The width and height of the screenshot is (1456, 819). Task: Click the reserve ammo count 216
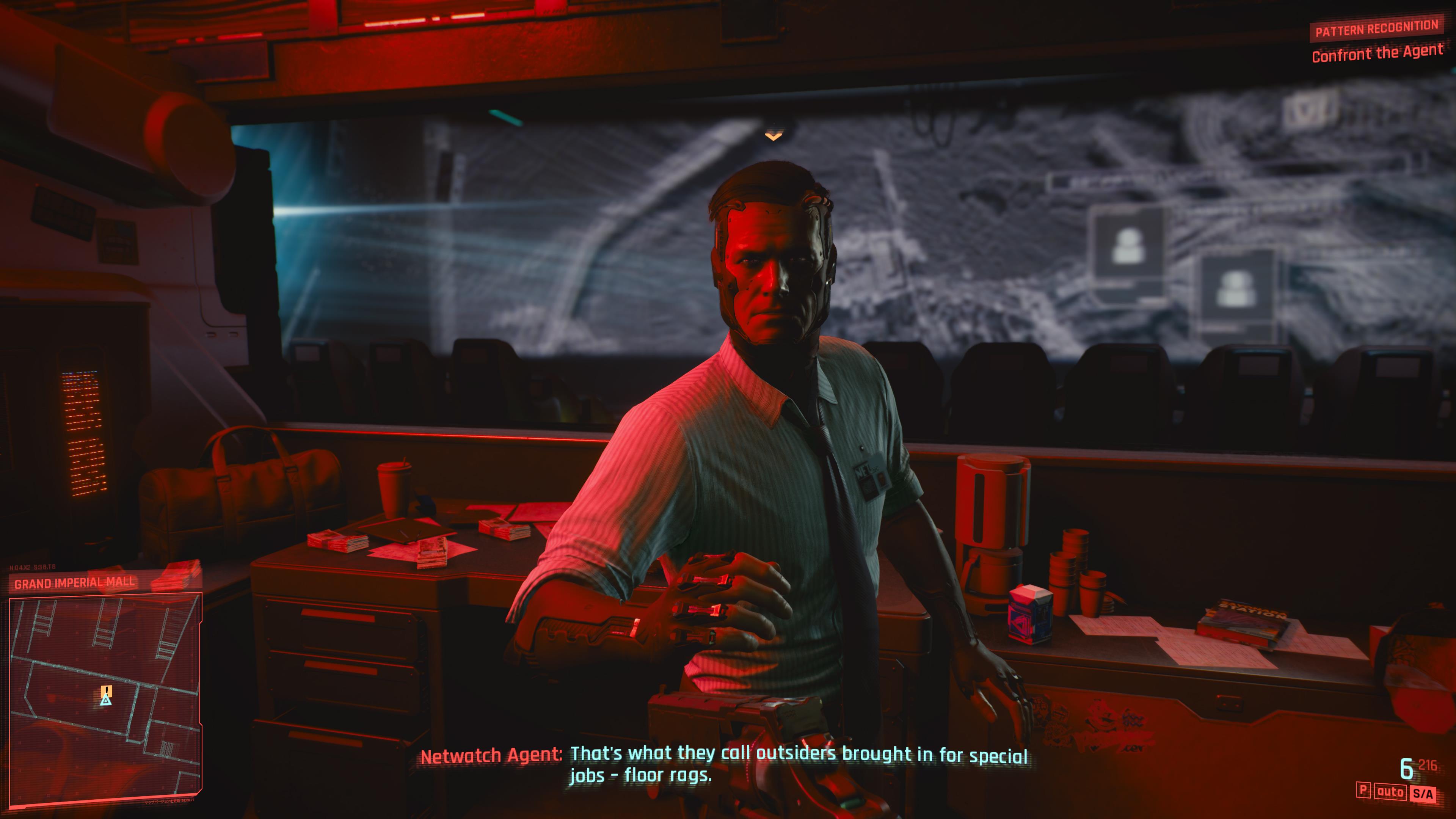click(x=1429, y=765)
